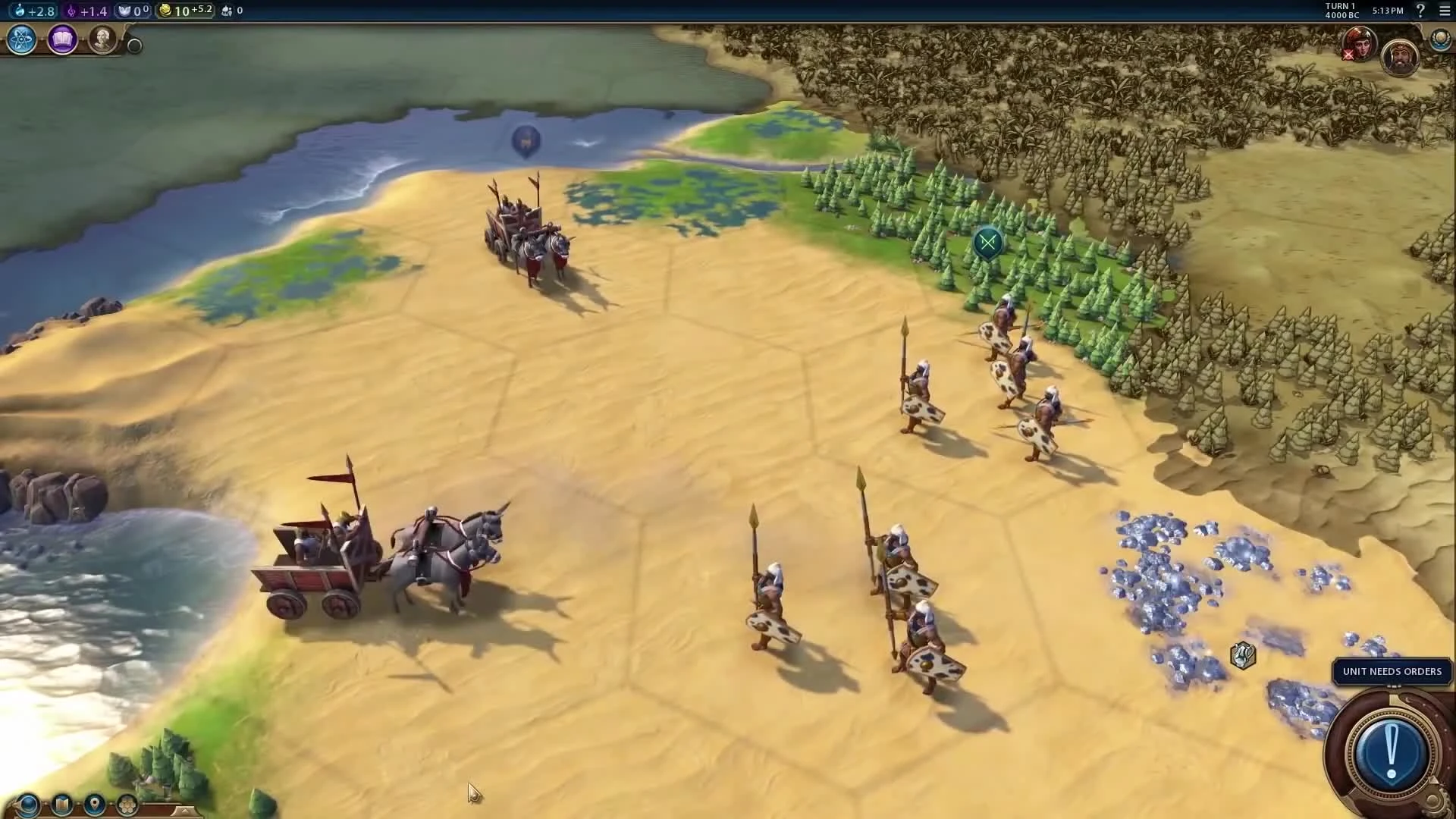Viewport: 1456px width, 819px height.
Task: Open the Civics tree purple book icon
Action: pyautogui.click(x=62, y=39)
